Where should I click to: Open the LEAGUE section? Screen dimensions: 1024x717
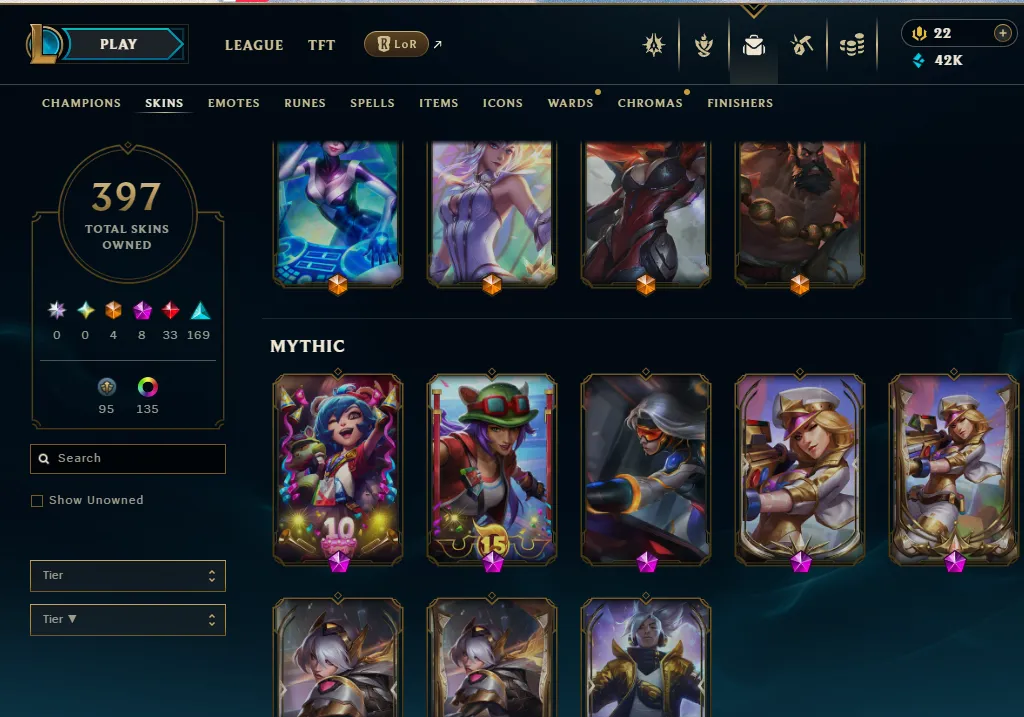pyautogui.click(x=254, y=45)
